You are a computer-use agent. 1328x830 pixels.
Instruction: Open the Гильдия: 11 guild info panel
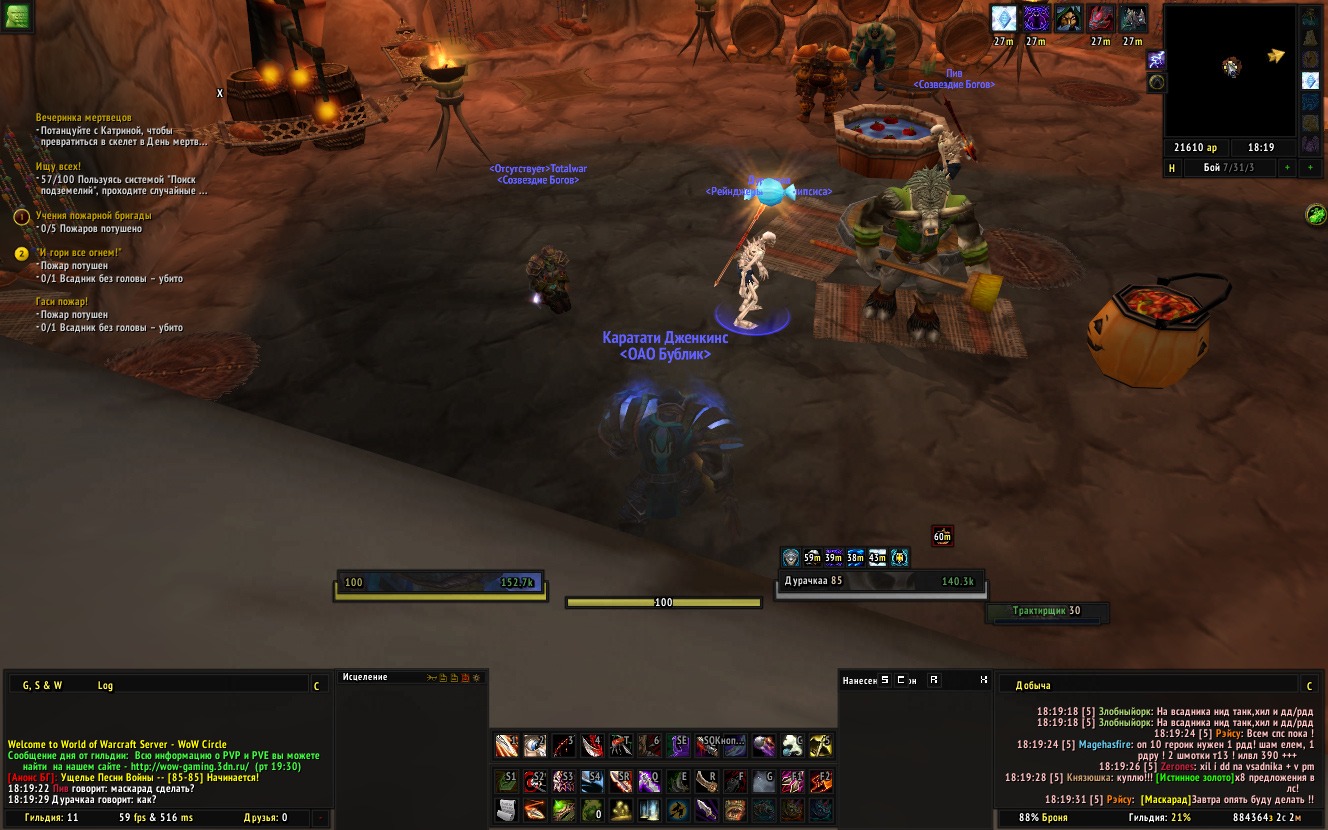tap(52, 818)
